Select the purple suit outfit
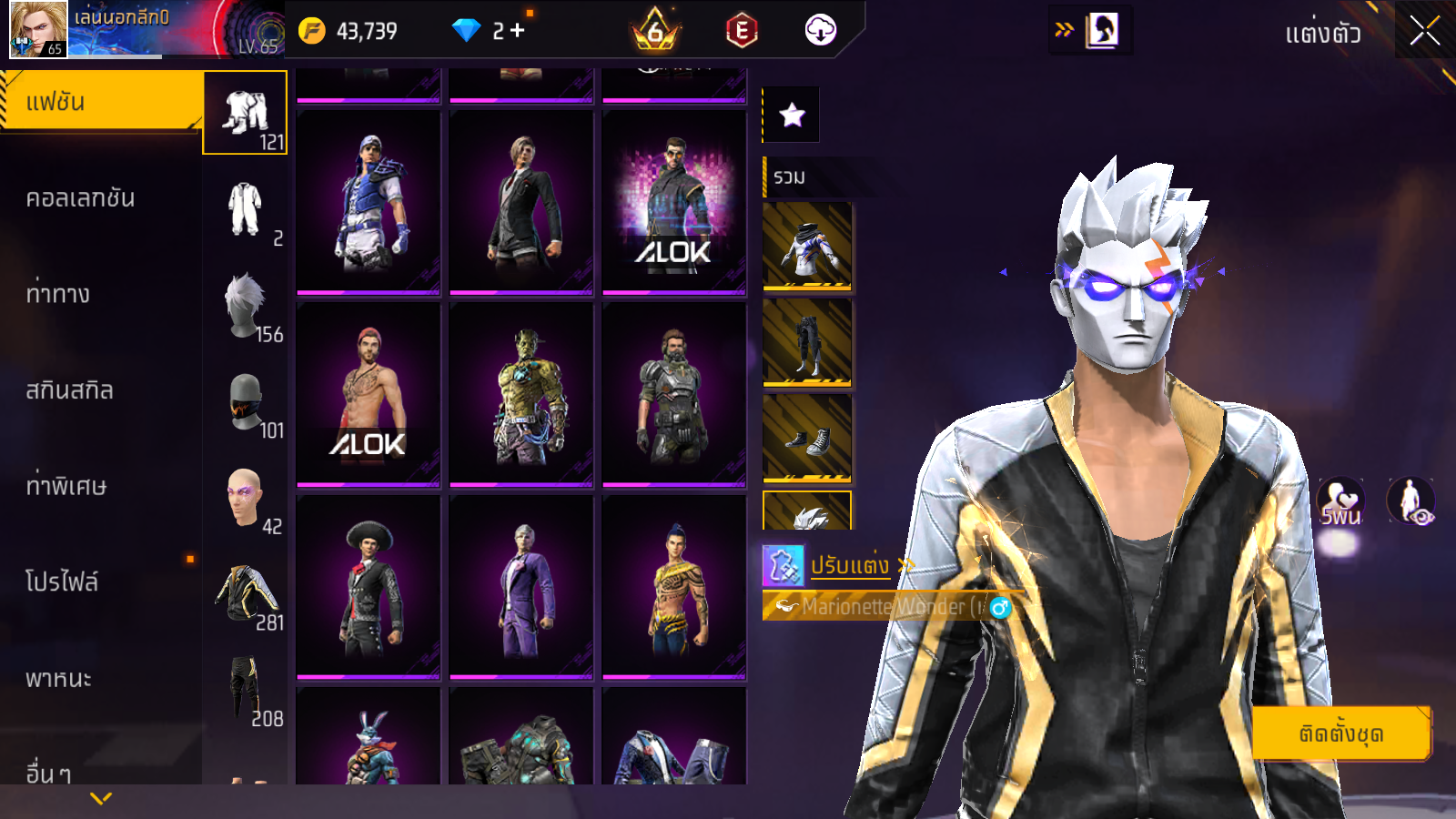1456x819 pixels. [521, 587]
